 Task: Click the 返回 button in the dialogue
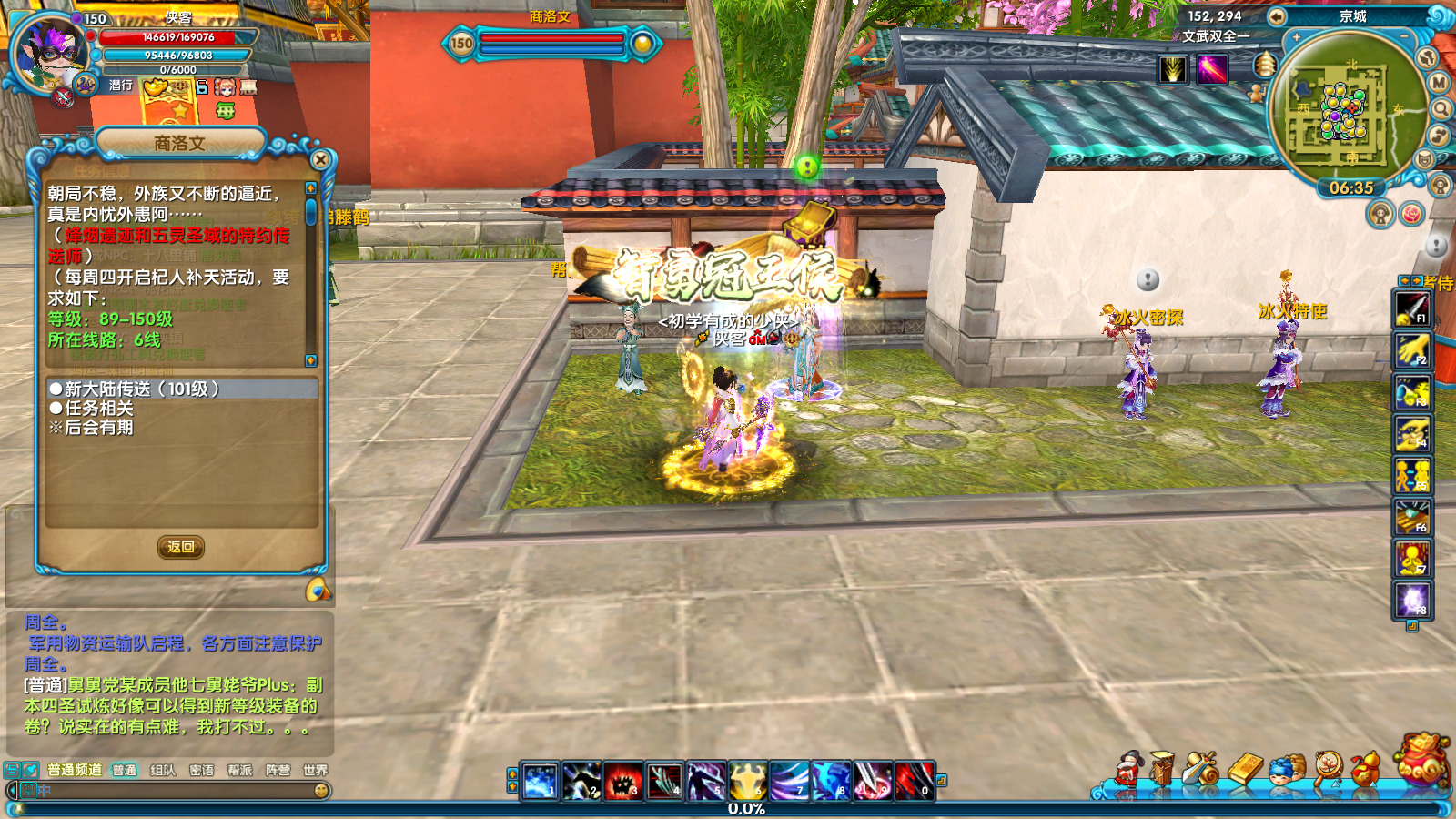[x=180, y=547]
